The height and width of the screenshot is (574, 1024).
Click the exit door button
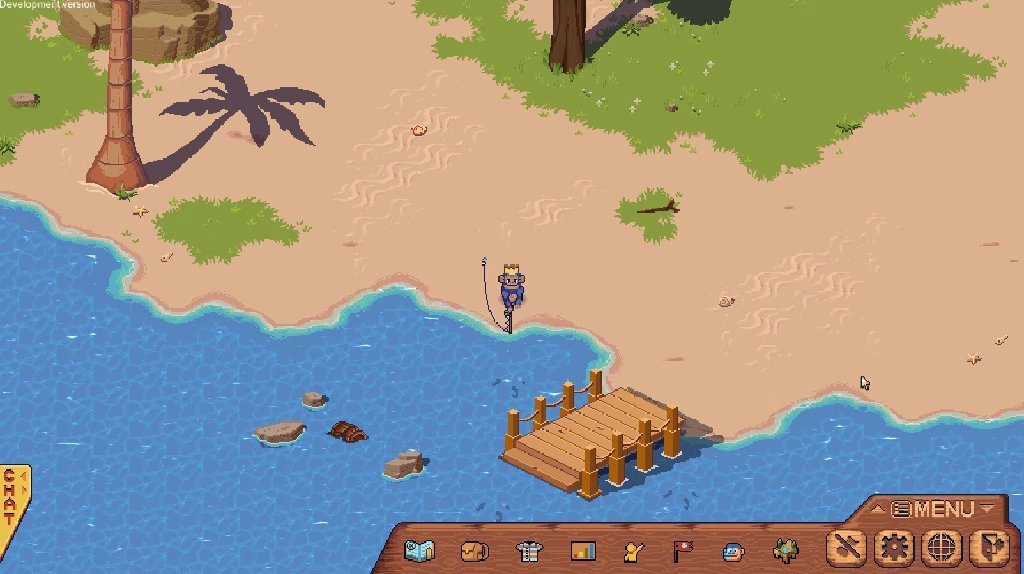point(987,548)
